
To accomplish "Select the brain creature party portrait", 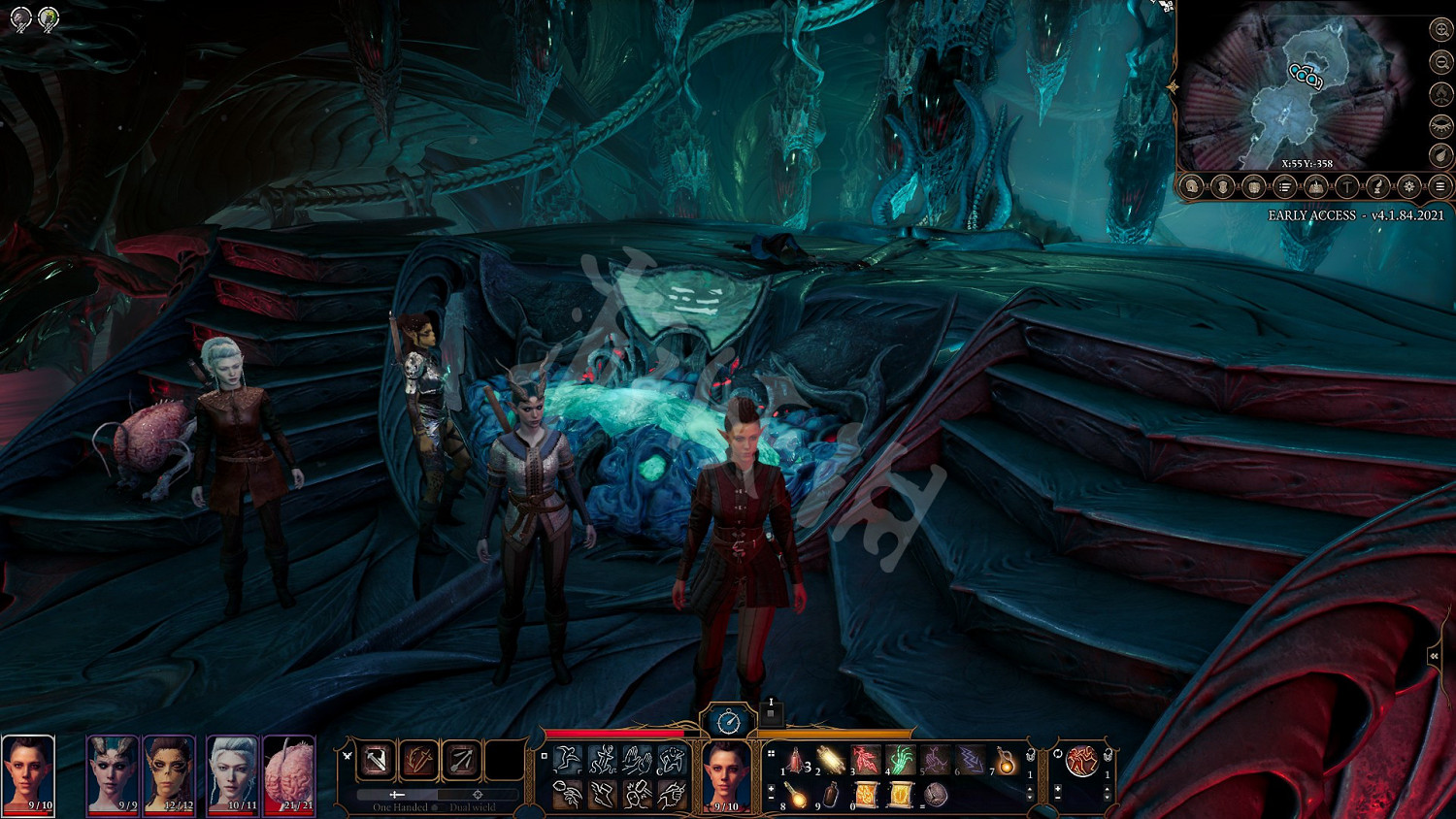I will pyautogui.click(x=289, y=773).
